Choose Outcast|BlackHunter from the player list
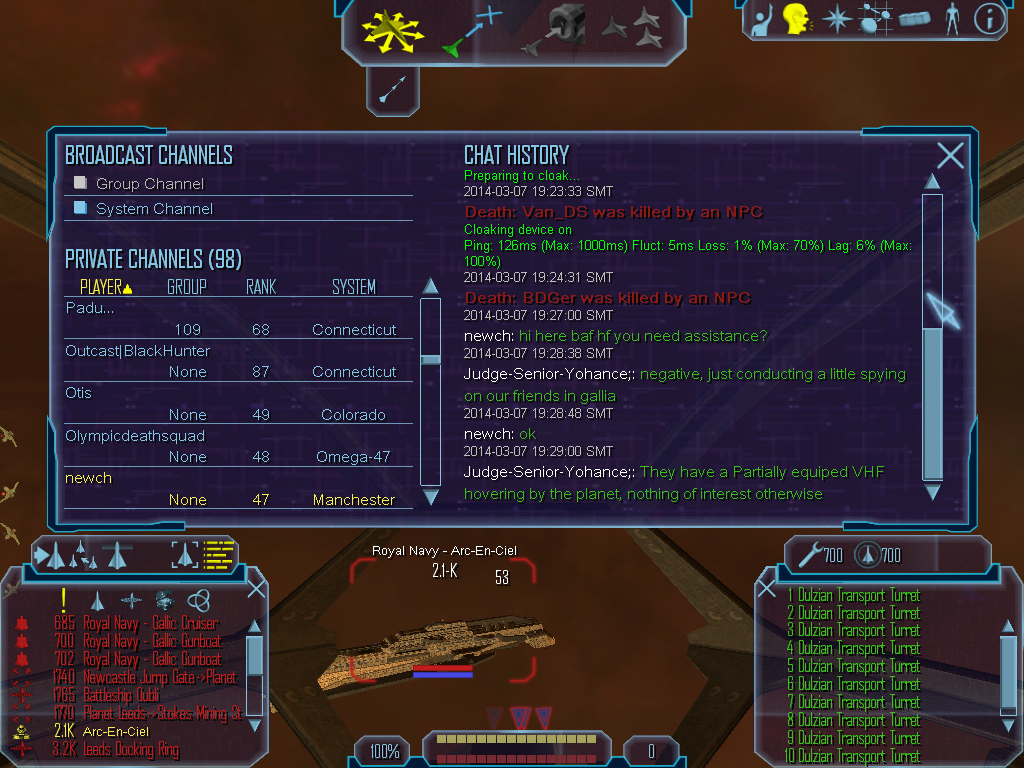 pyautogui.click(x=138, y=351)
